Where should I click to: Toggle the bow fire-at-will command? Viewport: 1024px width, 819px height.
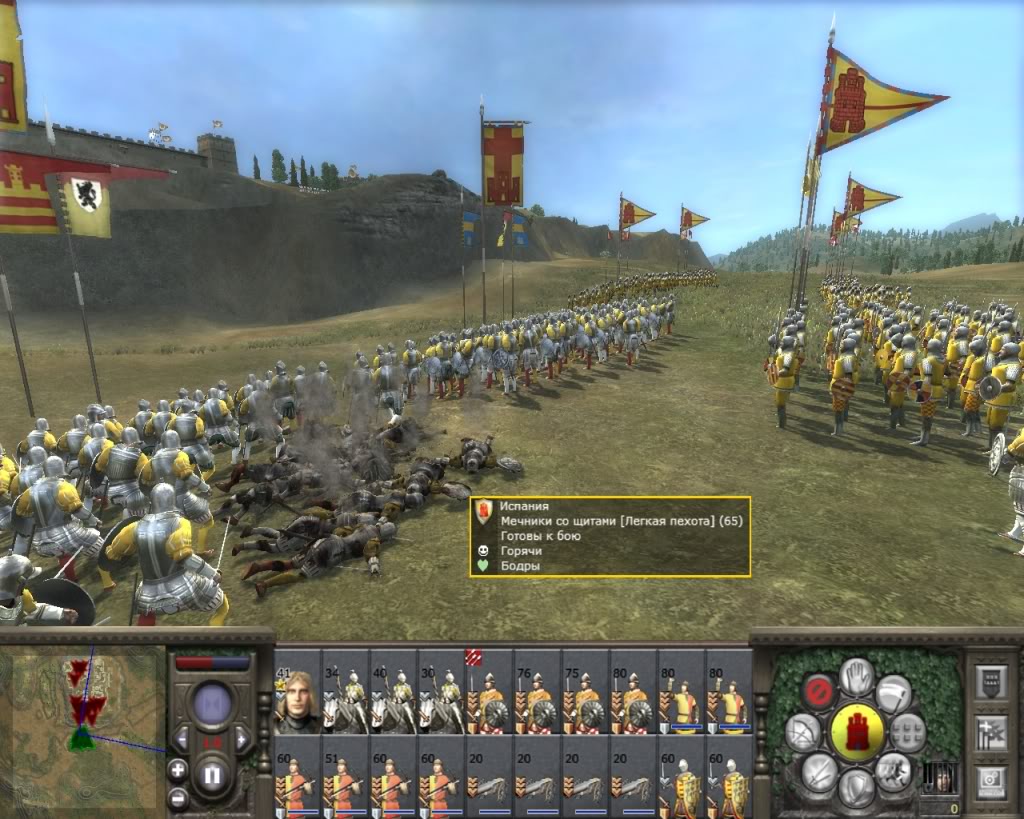click(x=802, y=733)
